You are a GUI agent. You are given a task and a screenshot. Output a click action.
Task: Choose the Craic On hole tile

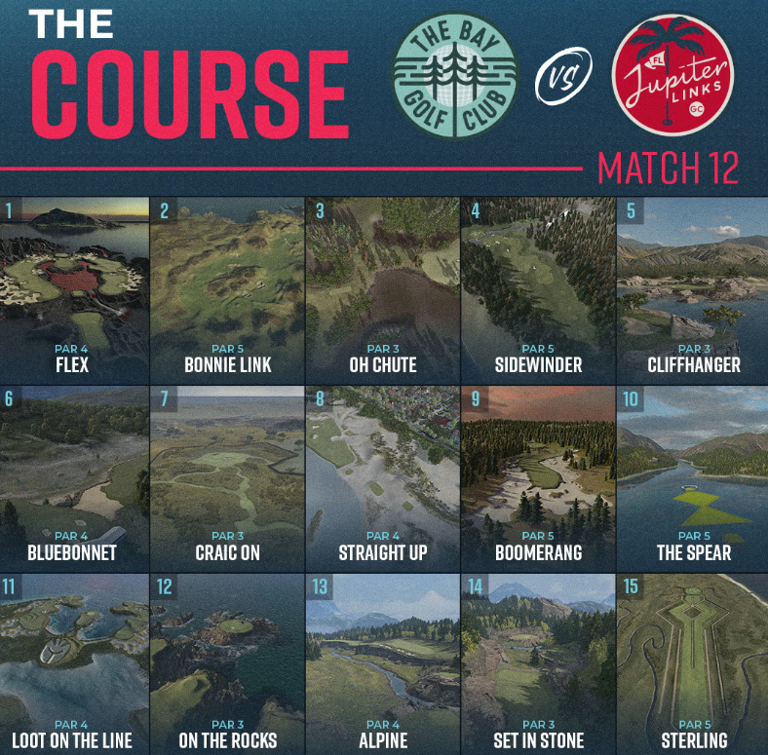tap(228, 478)
